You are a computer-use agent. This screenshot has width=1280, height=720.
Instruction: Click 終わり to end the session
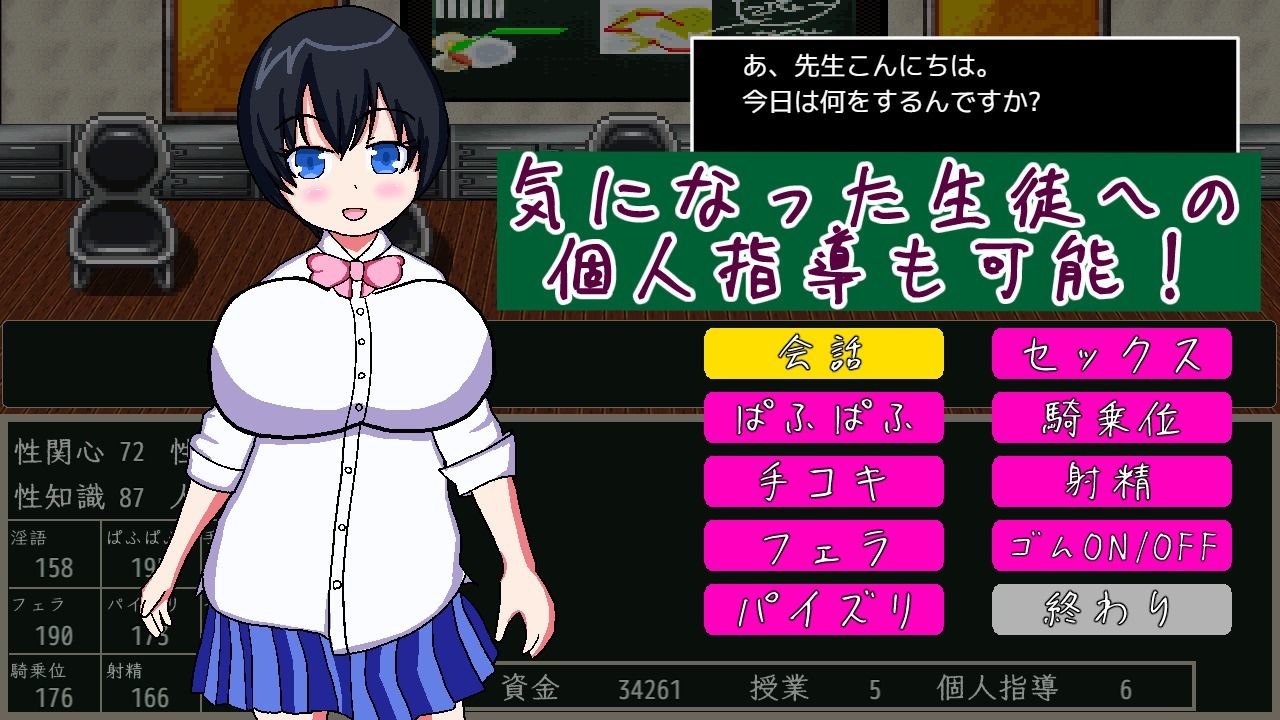[1111, 610]
